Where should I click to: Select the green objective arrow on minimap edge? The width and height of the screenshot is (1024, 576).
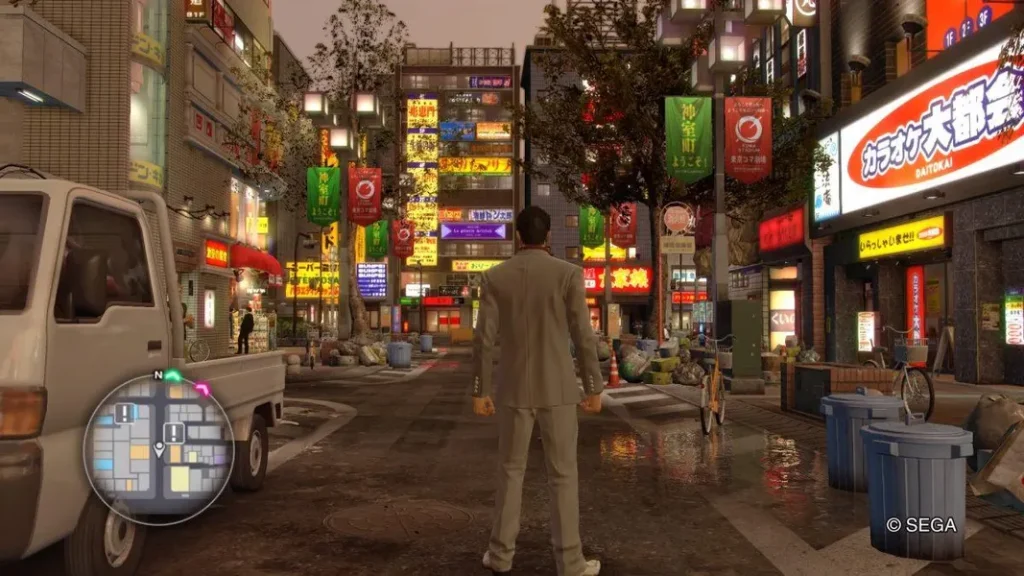(x=172, y=376)
